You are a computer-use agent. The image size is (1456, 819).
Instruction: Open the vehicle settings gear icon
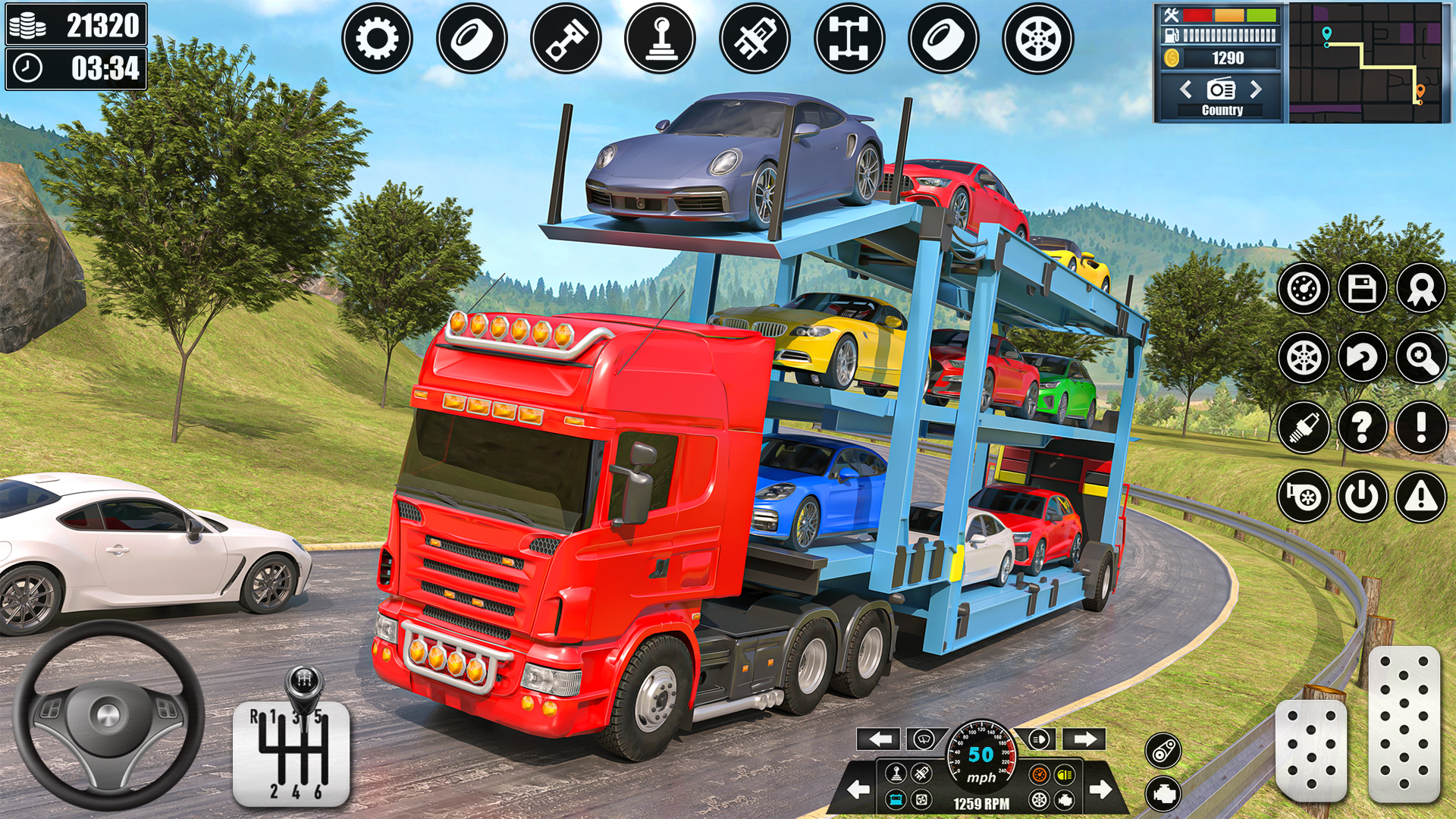379,38
